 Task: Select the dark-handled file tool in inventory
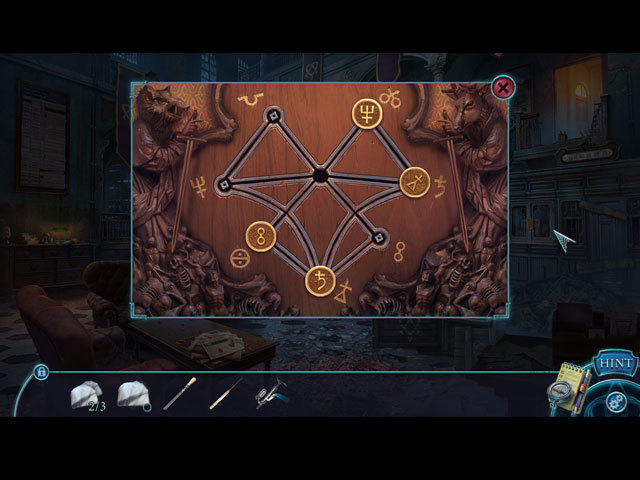click(178, 394)
